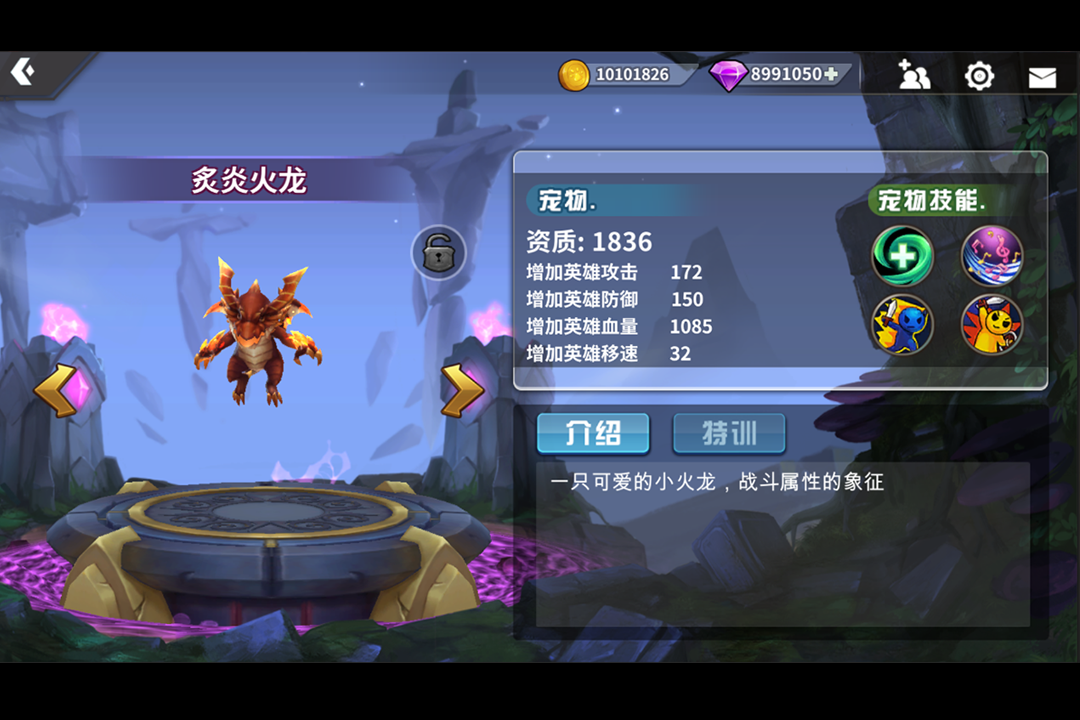Select the green plus healing skill
The width and height of the screenshot is (1080, 720).
(902, 256)
